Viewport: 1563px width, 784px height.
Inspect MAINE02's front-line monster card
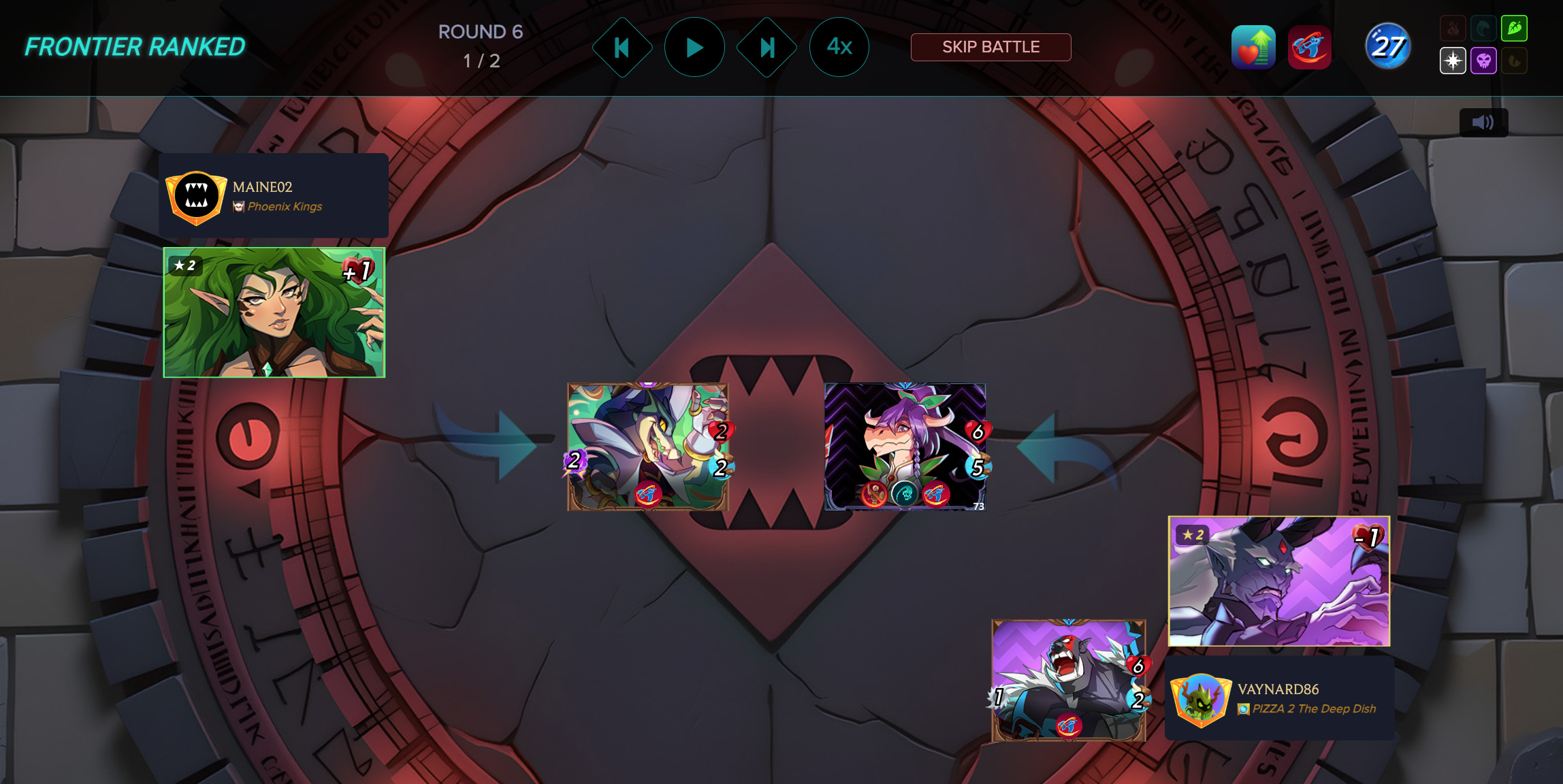[648, 446]
